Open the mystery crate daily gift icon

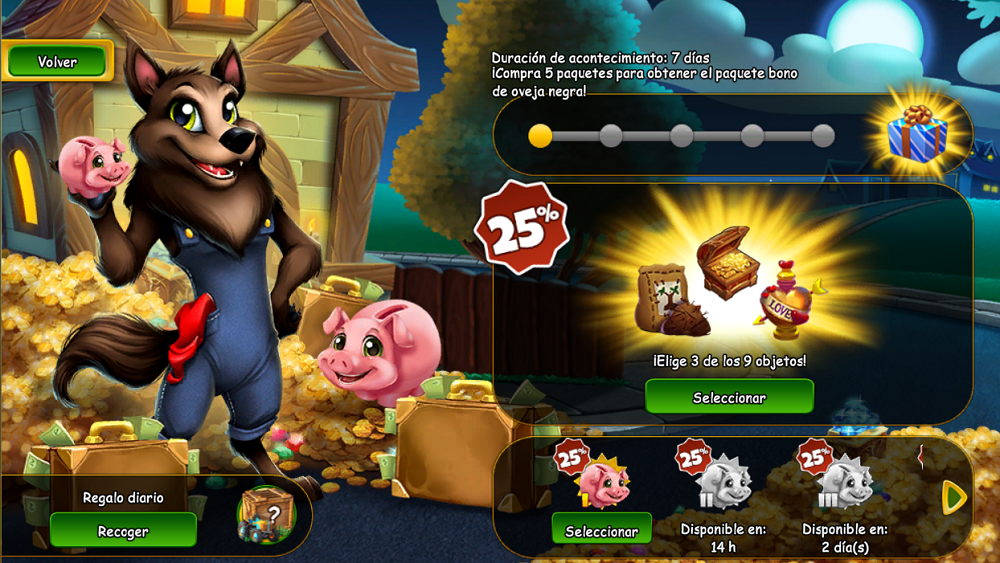coord(265,514)
